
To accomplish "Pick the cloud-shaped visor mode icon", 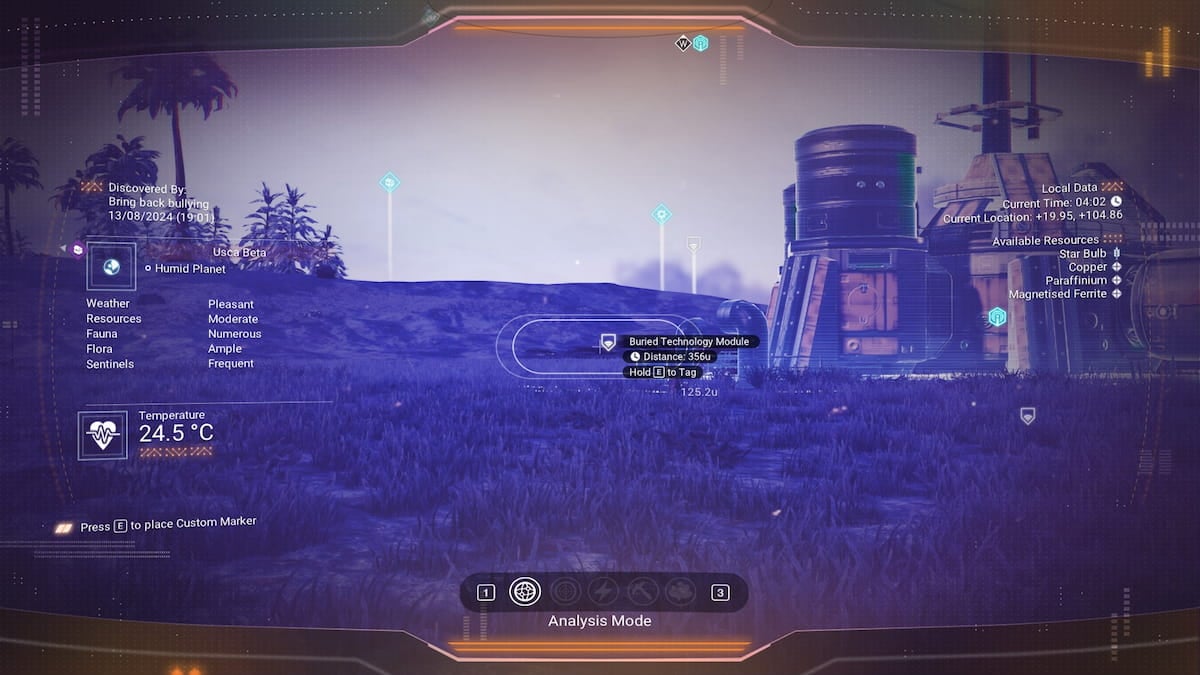I will [681, 592].
